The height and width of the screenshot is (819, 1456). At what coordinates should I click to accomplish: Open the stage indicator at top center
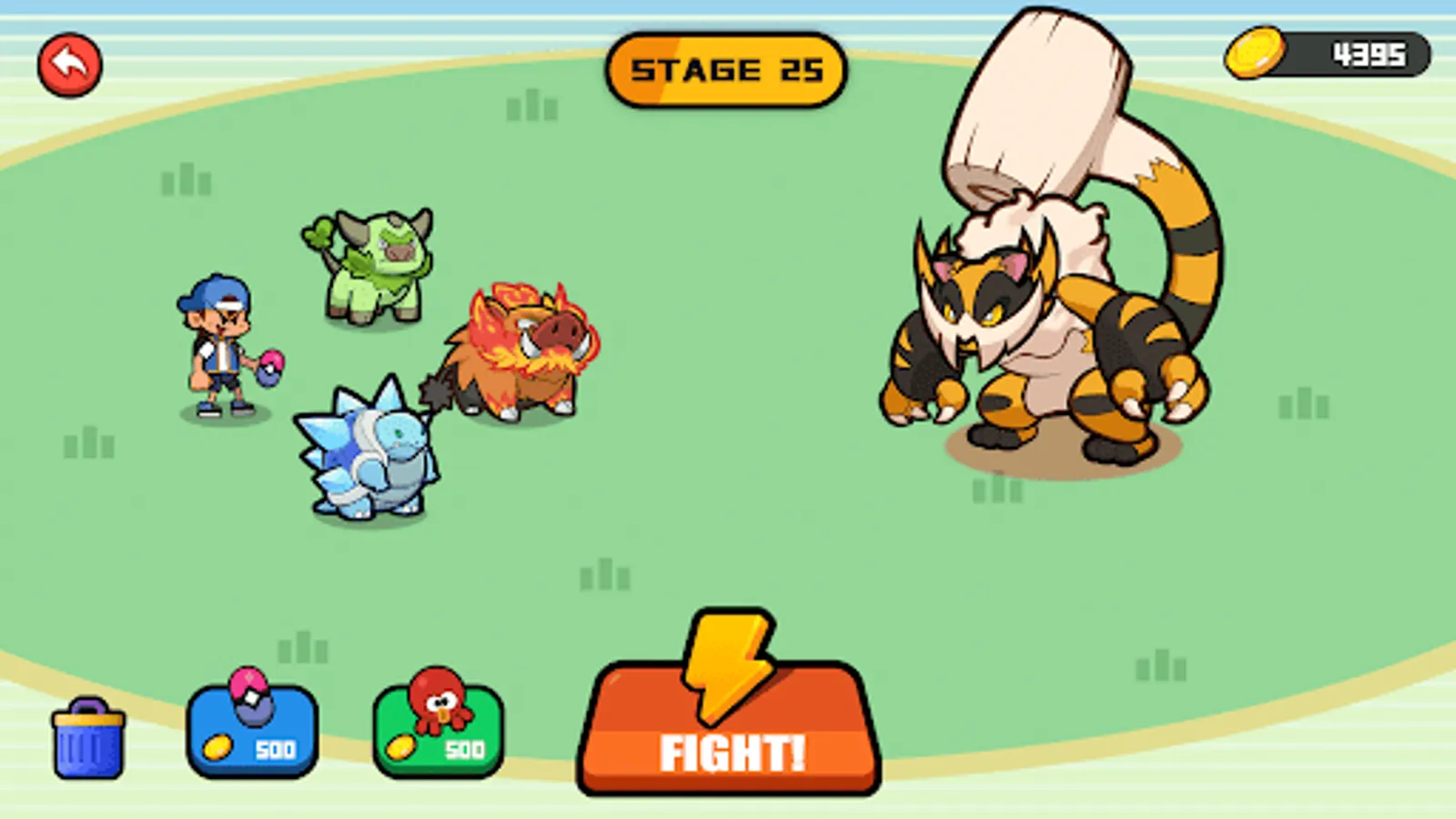click(x=728, y=68)
